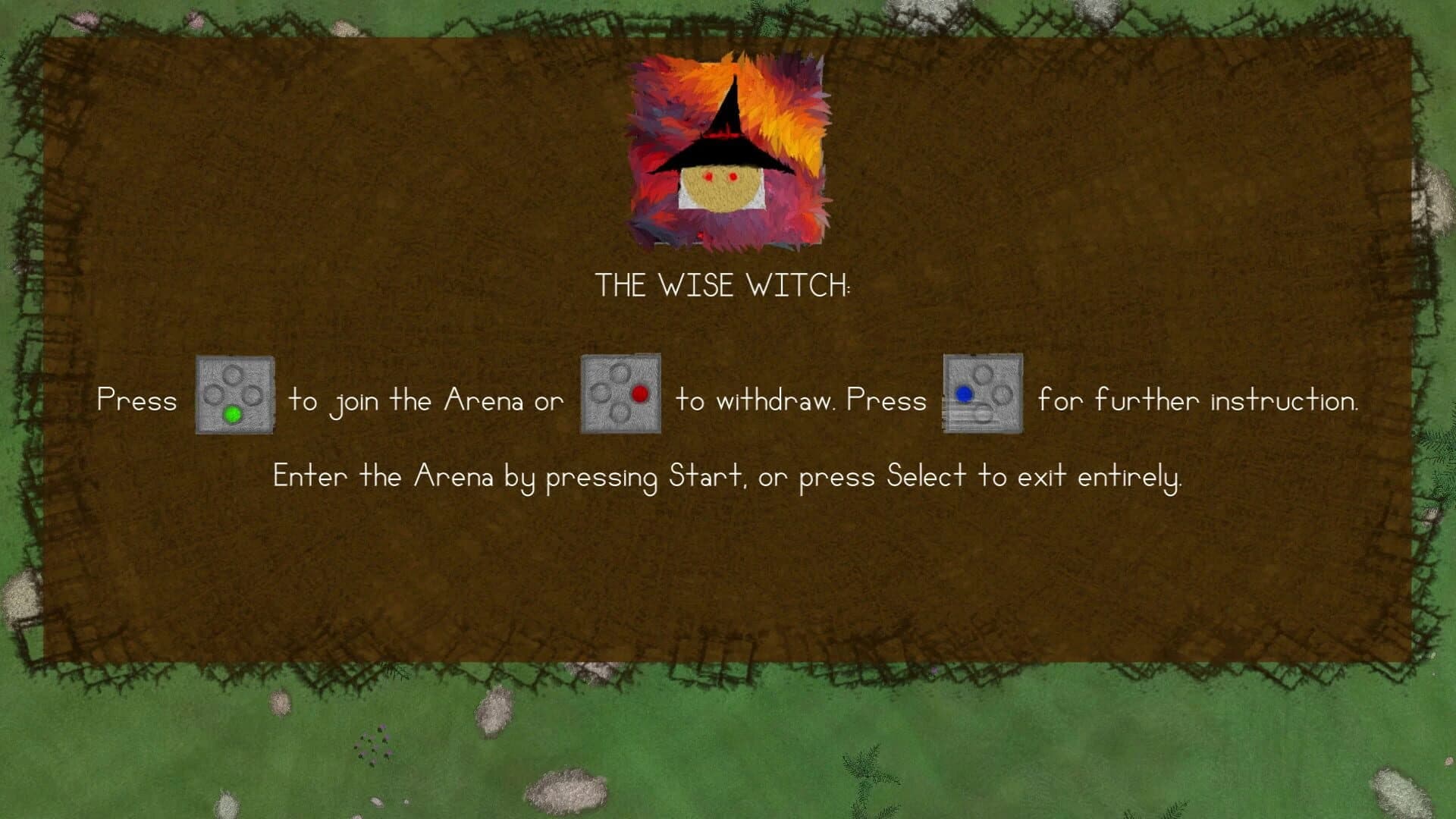
Task: Click the withdraw controller icon
Action: click(620, 392)
